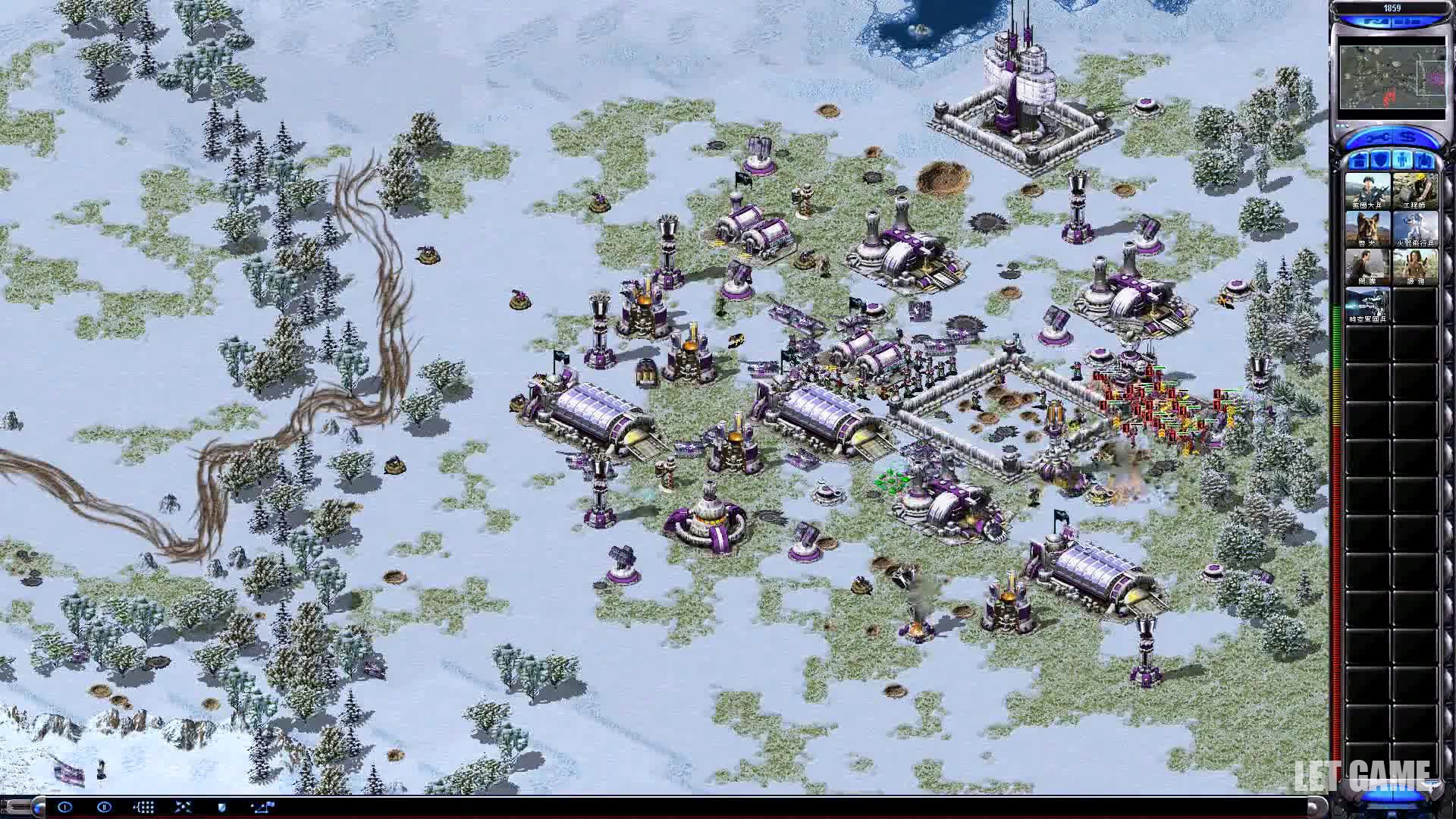This screenshot has width=1456, height=819.
Task: Train Tanya (譚雅) from the cameo list
Action: [1415, 266]
